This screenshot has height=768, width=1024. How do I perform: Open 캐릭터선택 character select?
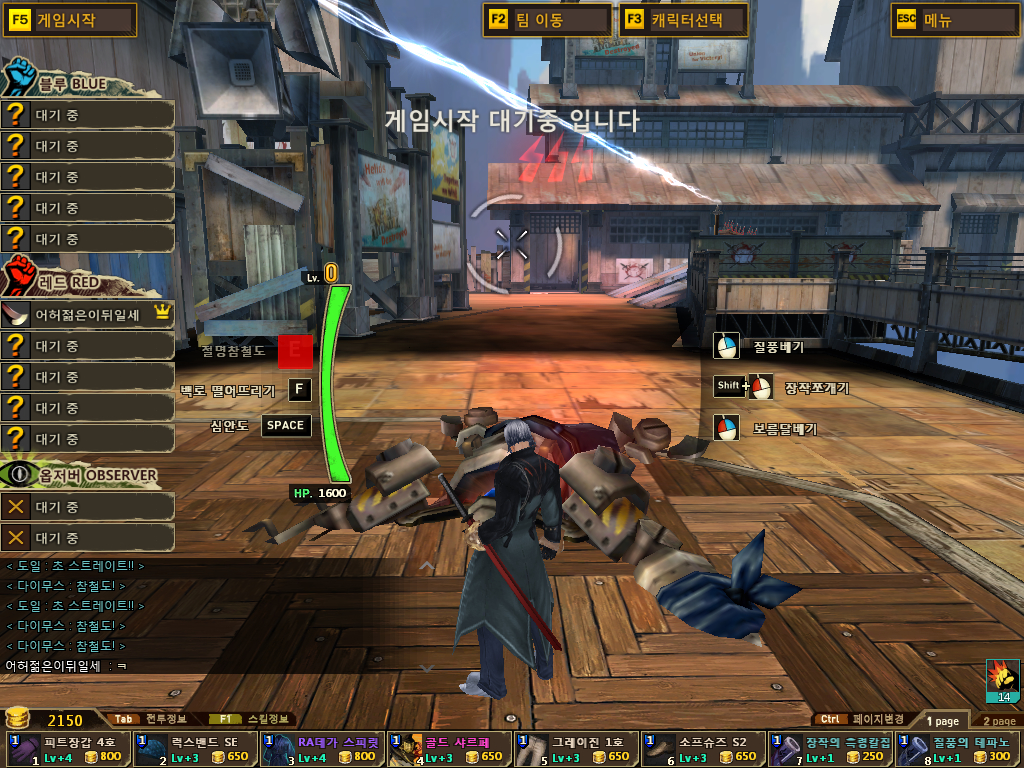[684, 19]
